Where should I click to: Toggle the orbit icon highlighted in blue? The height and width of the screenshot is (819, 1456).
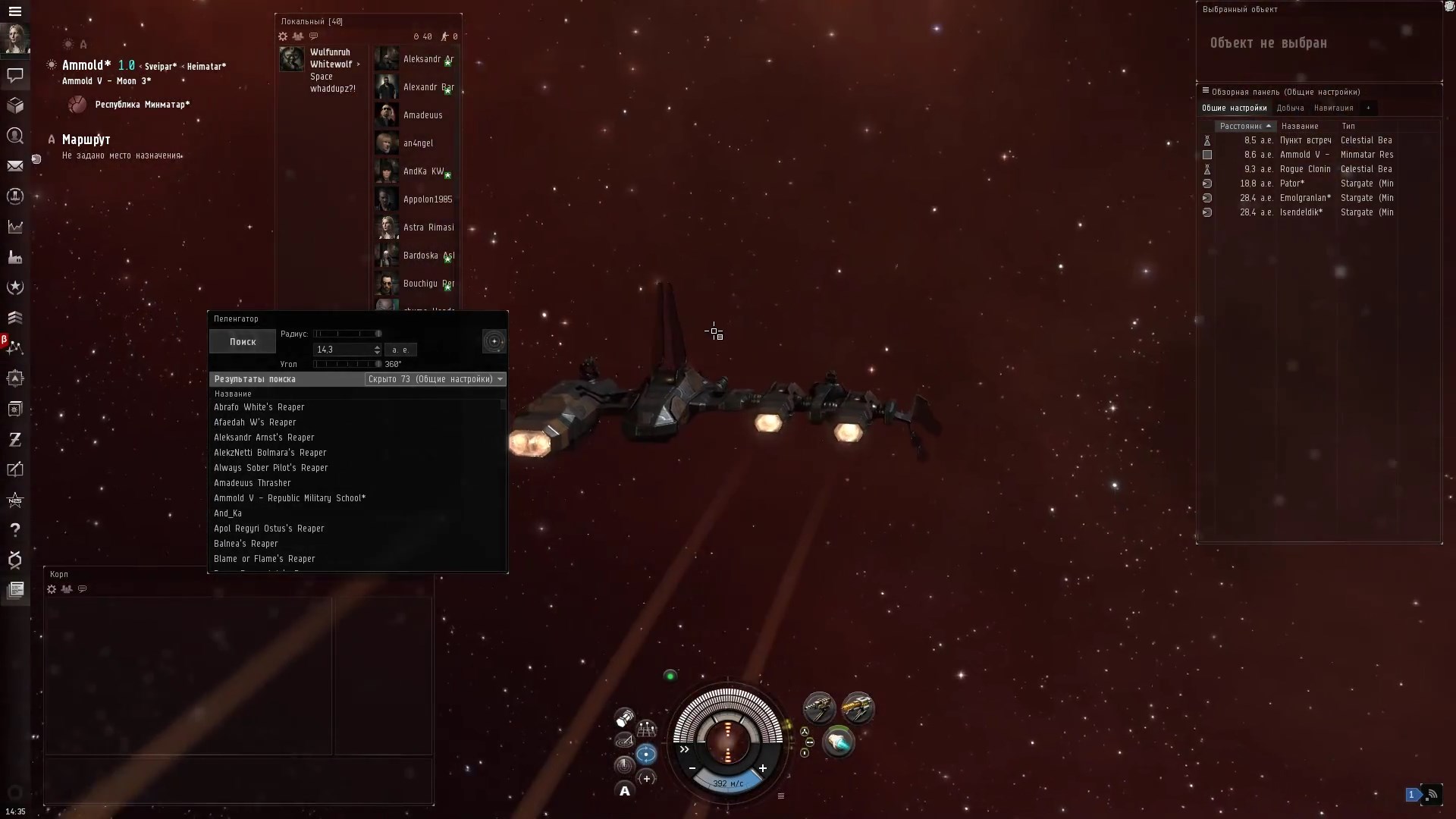tap(647, 754)
